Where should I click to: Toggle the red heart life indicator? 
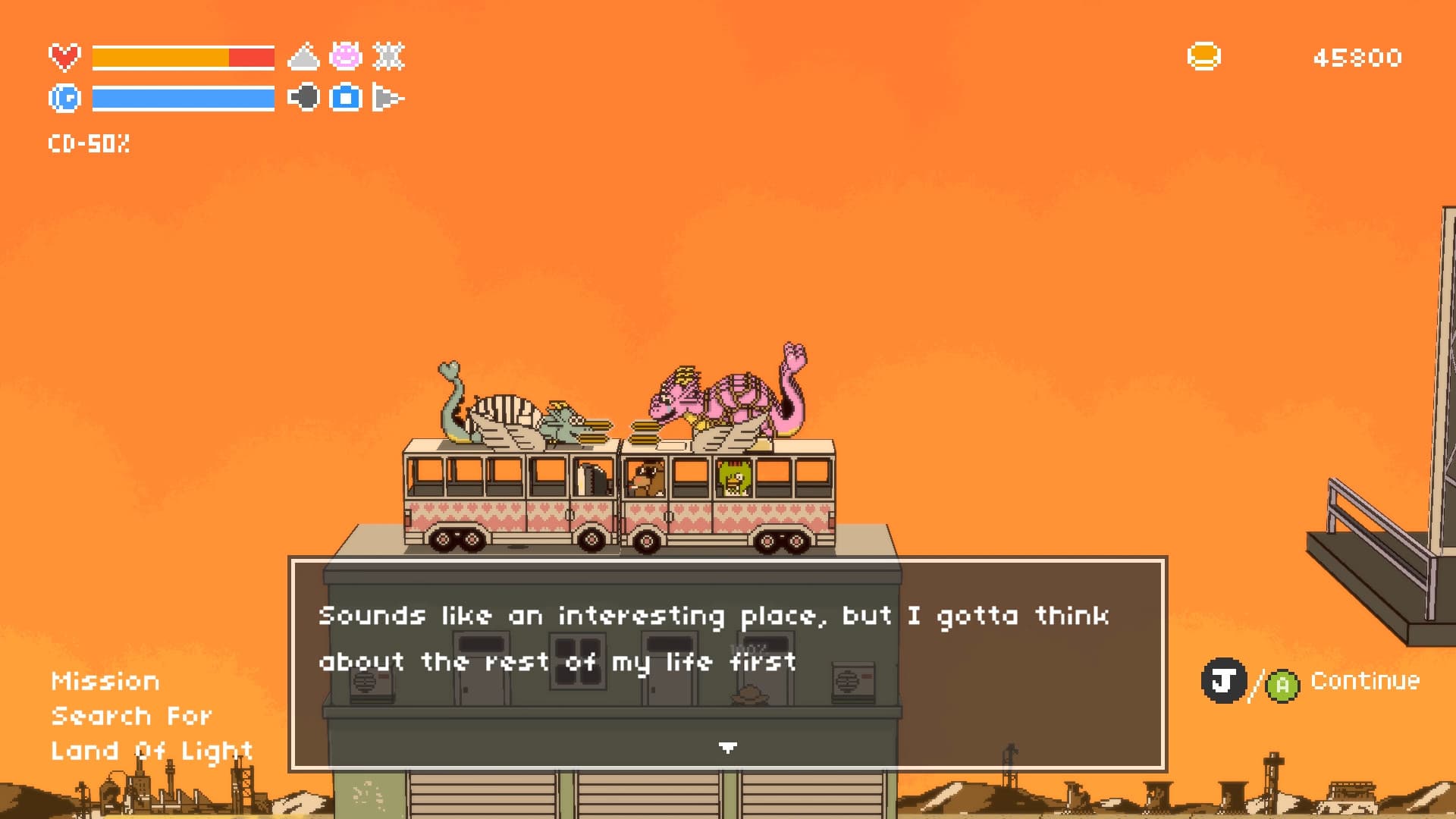tap(64, 55)
